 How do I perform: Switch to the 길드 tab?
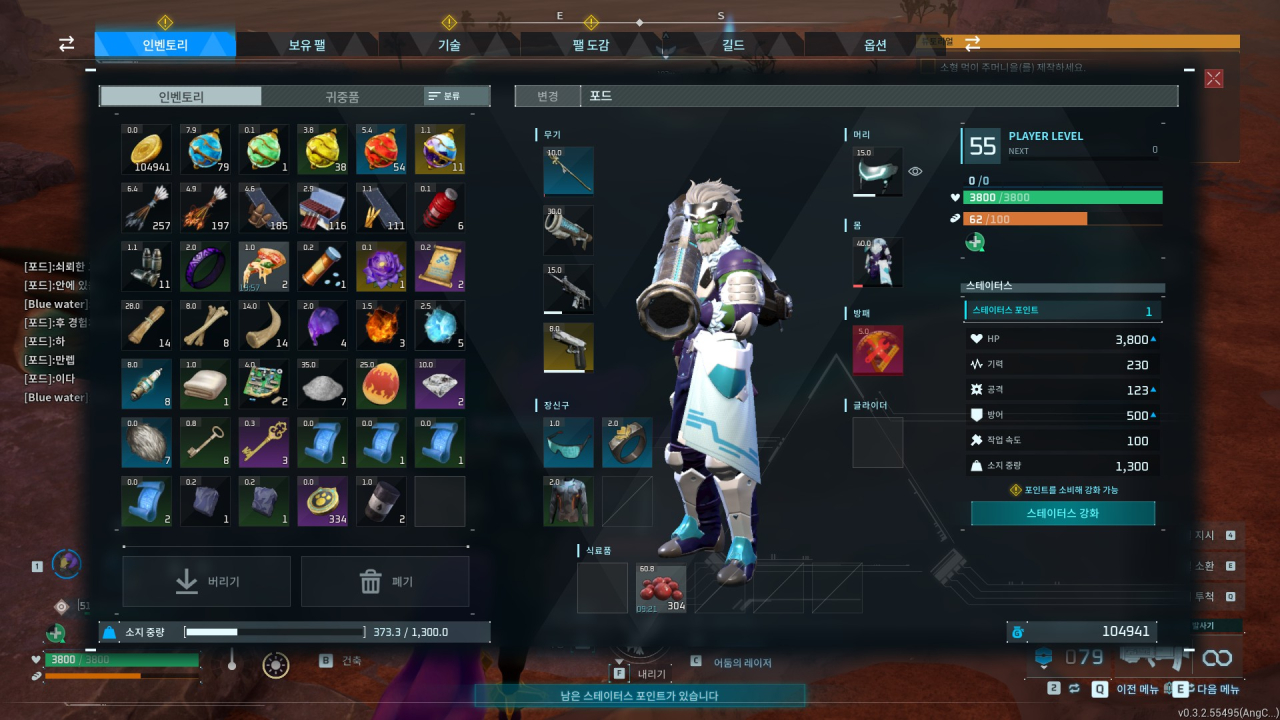(x=733, y=45)
